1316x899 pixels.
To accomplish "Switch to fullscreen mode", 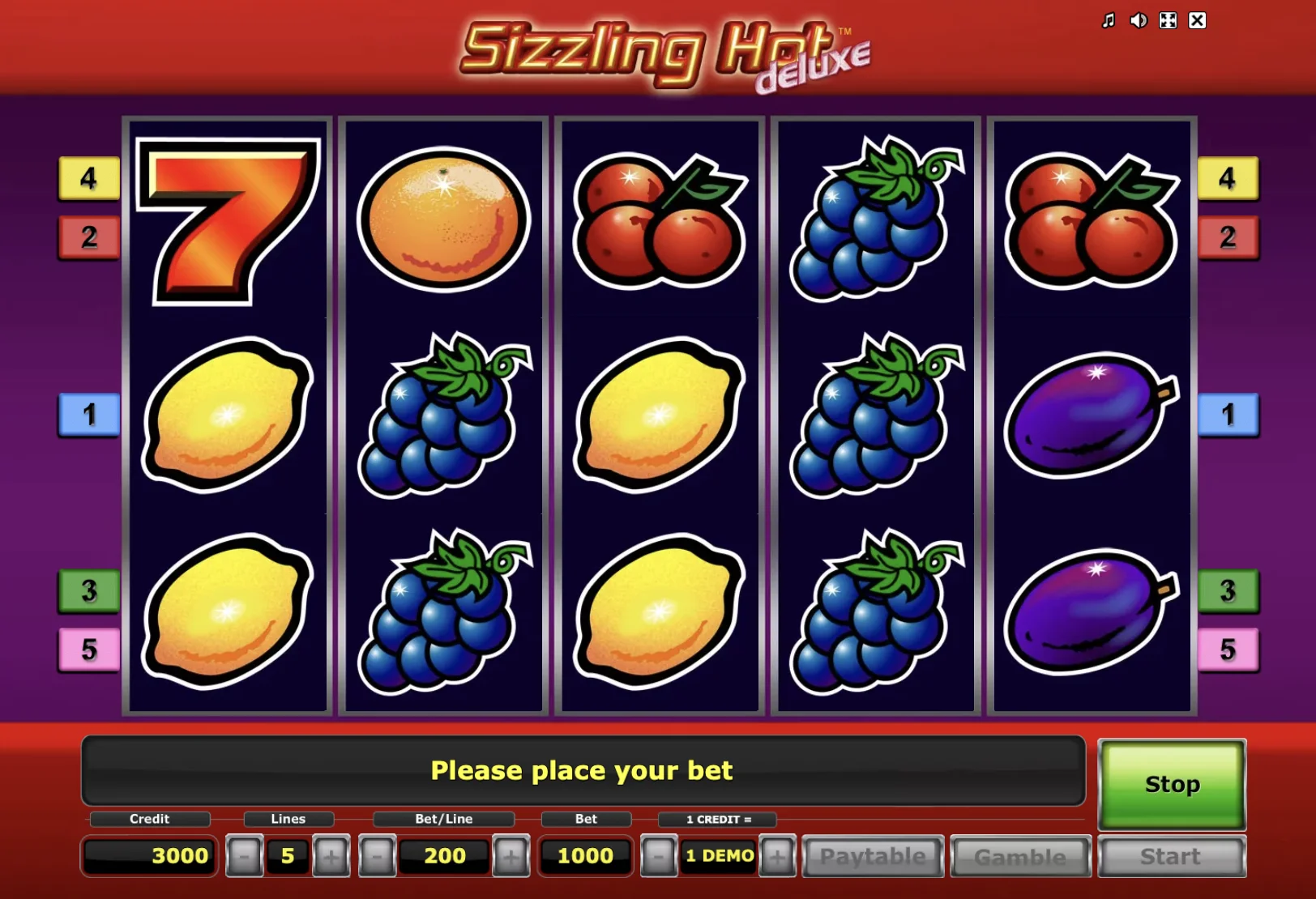I will 1168,20.
